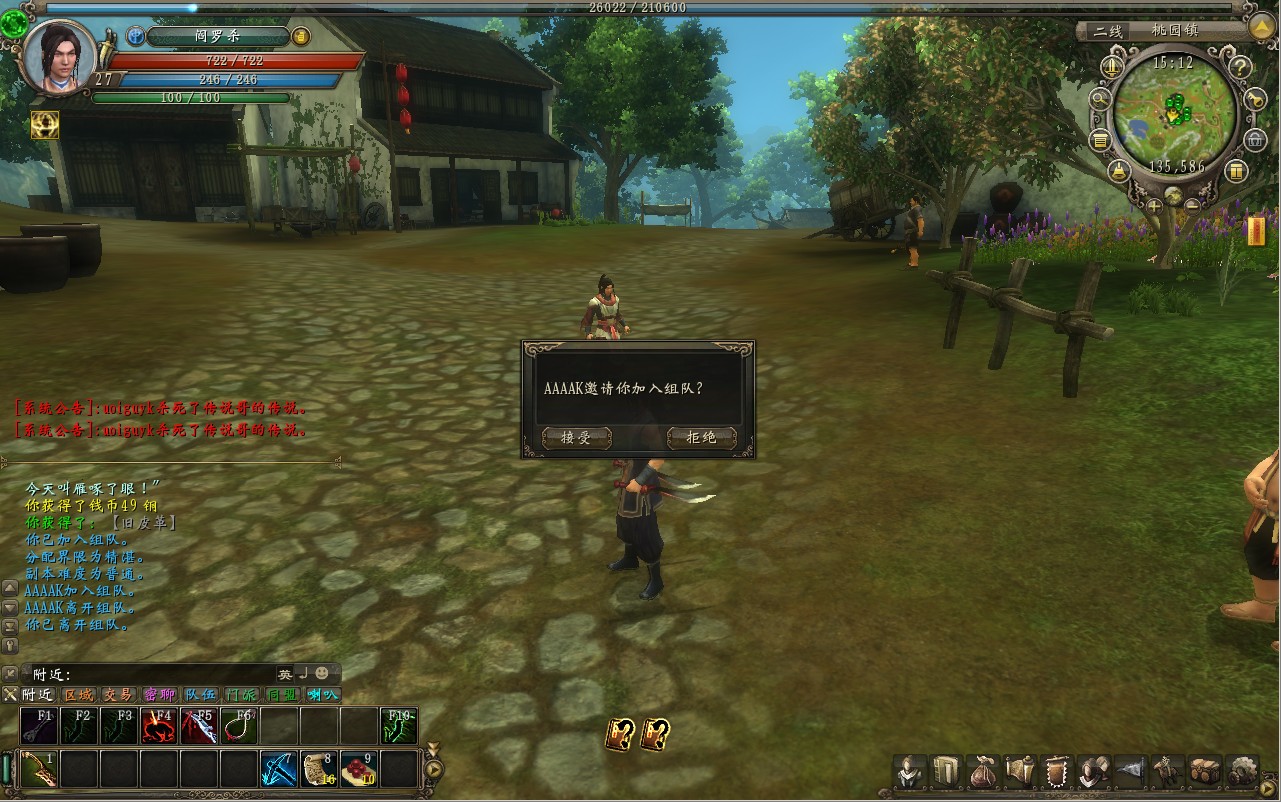
Task: Open the coin pouch bag icon
Action: 982,772
